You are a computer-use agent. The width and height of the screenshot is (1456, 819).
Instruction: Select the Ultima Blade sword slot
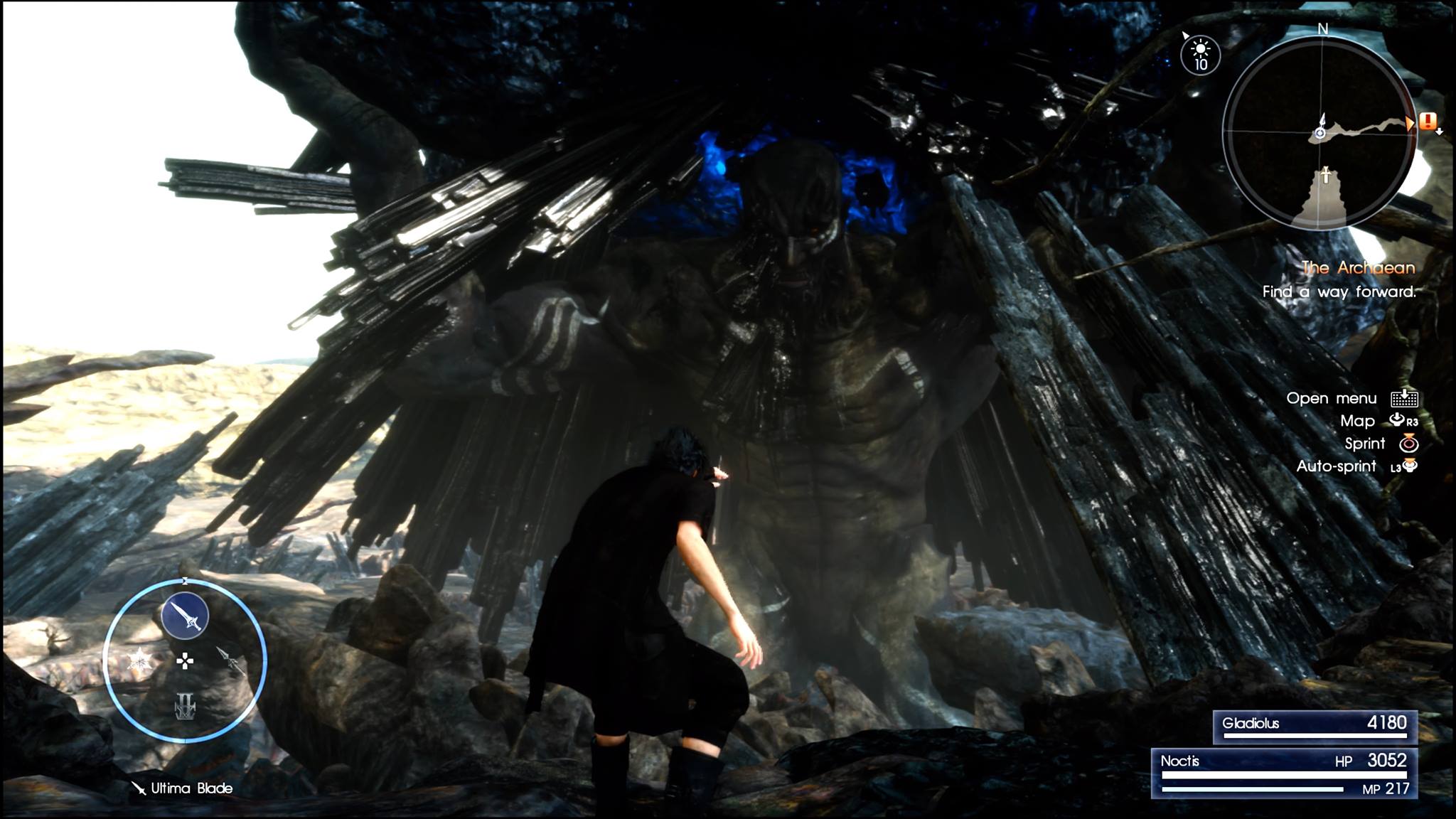click(x=185, y=616)
